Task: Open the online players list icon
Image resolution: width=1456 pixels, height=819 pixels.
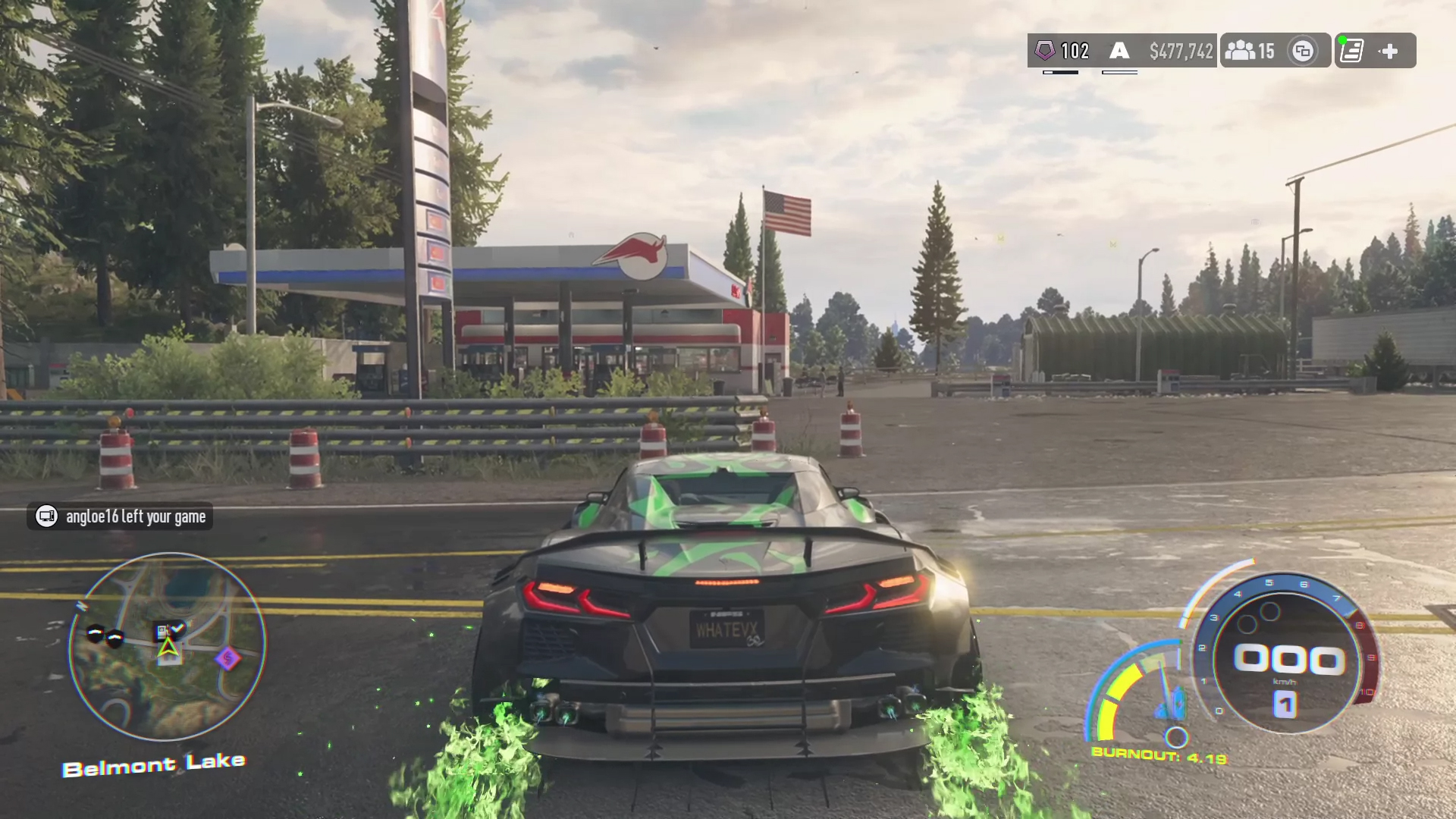Action: [1241, 51]
